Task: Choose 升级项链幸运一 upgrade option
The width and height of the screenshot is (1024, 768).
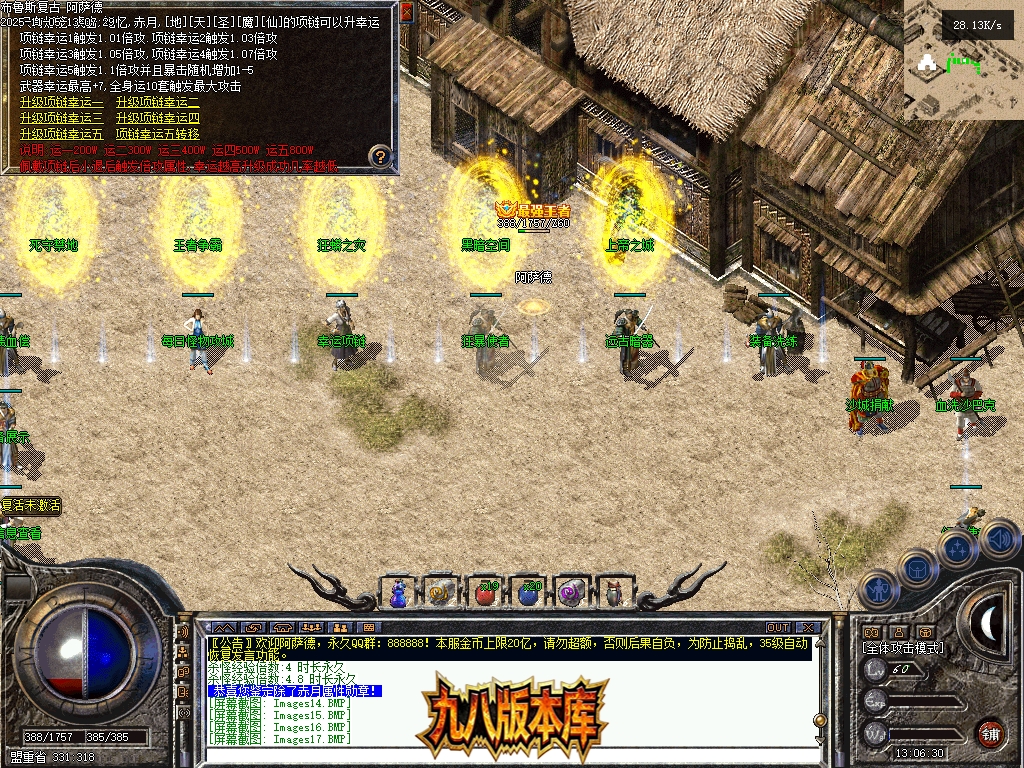Action: pyautogui.click(x=61, y=102)
